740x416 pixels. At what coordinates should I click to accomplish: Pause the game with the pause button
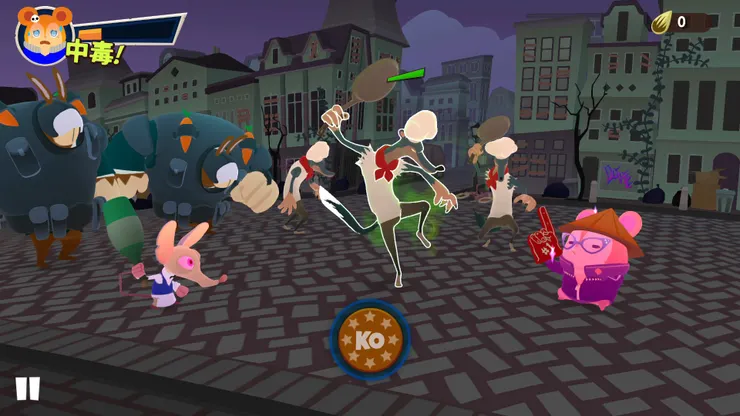point(27,389)
